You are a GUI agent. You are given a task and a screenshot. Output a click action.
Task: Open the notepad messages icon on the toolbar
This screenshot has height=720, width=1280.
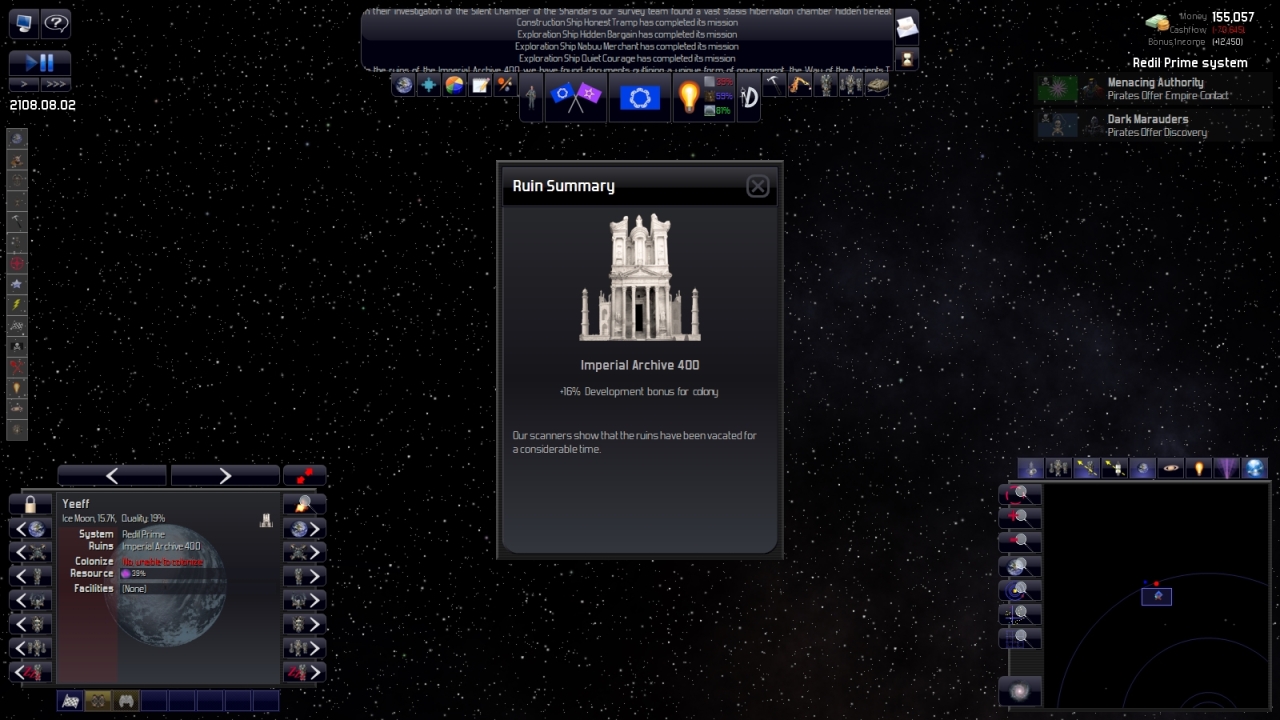tap(480, 85)
